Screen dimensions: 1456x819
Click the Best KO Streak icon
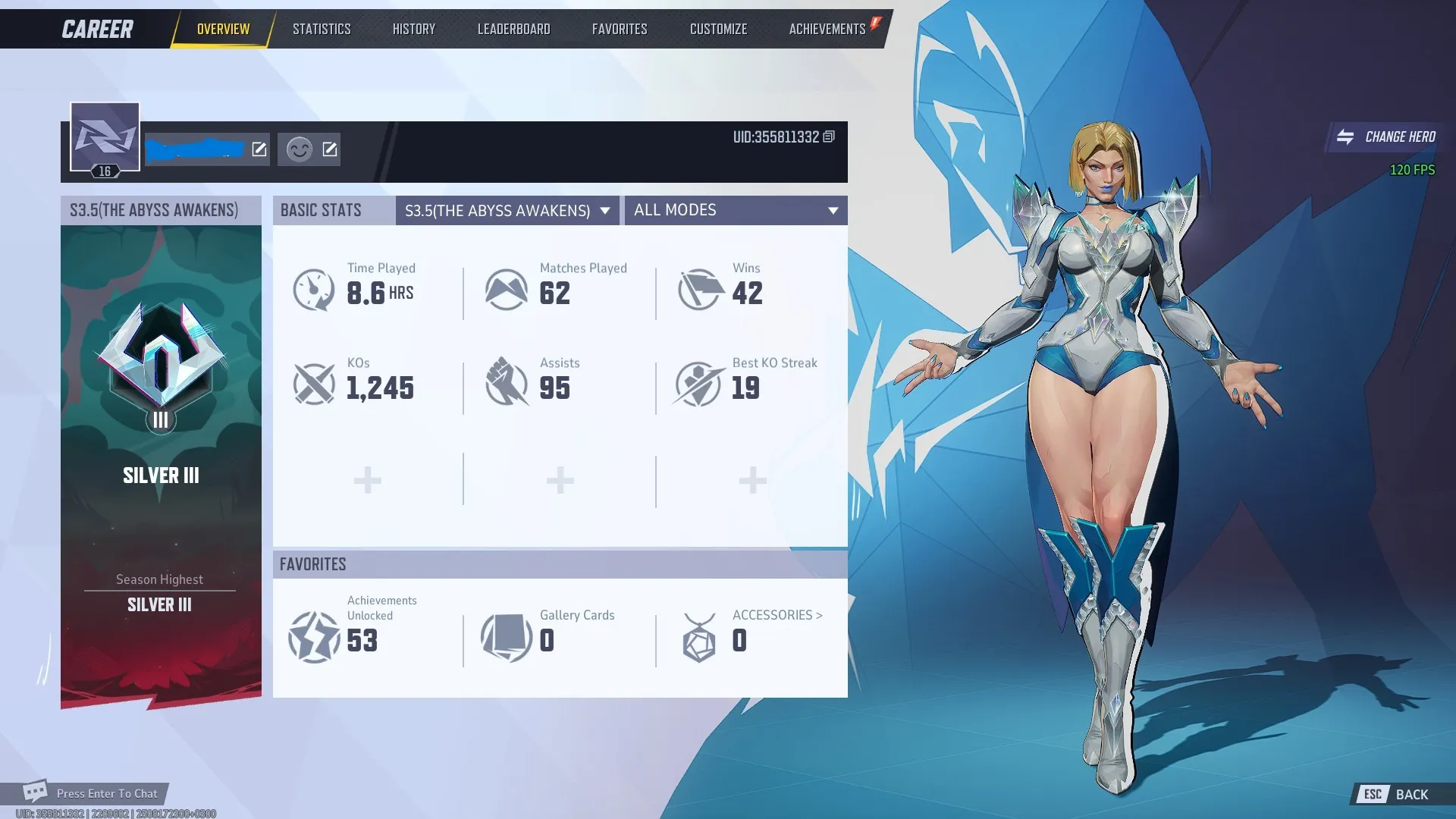point(699,384)
